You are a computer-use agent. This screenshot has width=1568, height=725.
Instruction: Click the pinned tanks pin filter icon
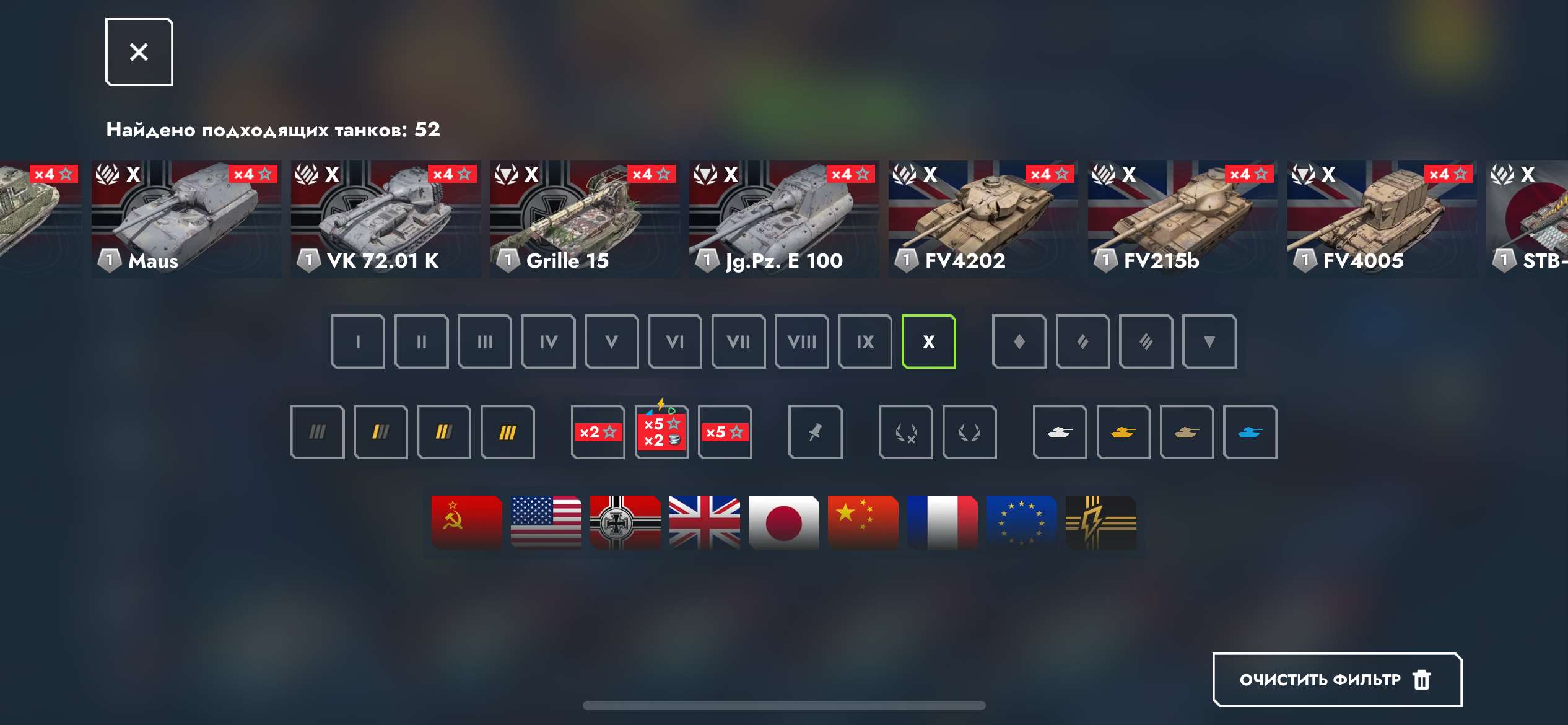(x=815, y=432)
